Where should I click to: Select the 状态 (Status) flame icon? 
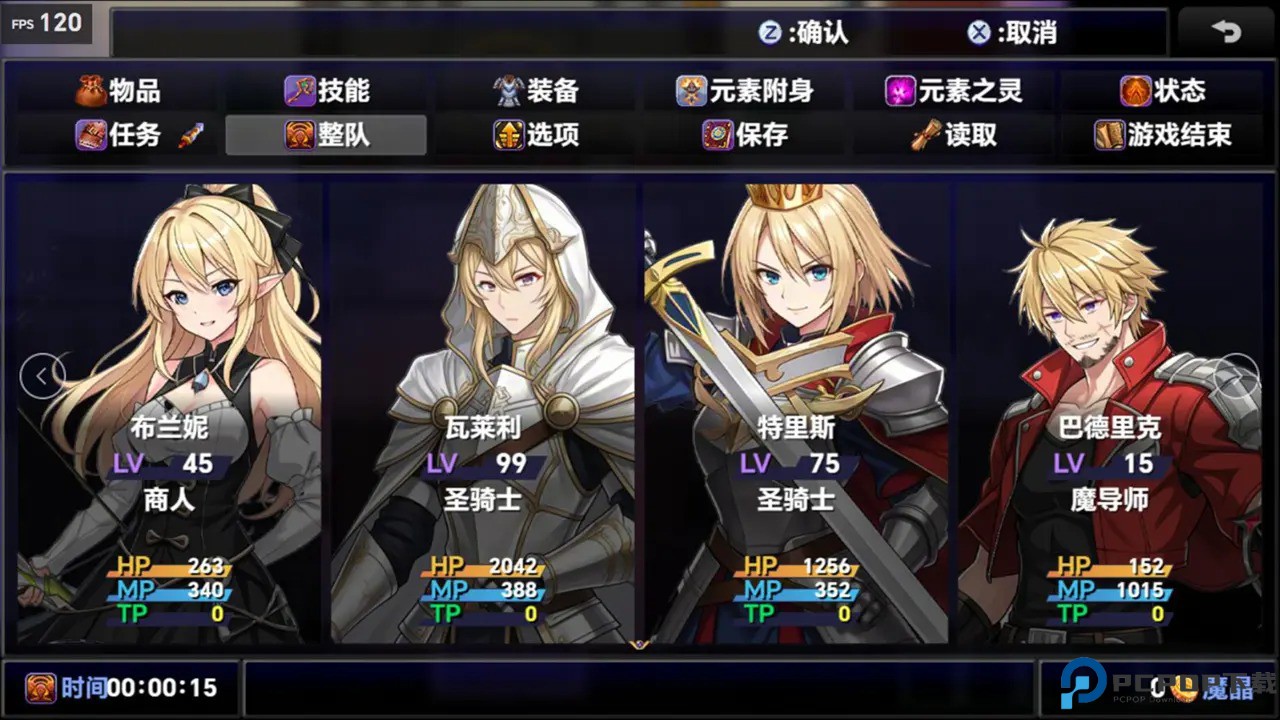(x=1135, y=90)
